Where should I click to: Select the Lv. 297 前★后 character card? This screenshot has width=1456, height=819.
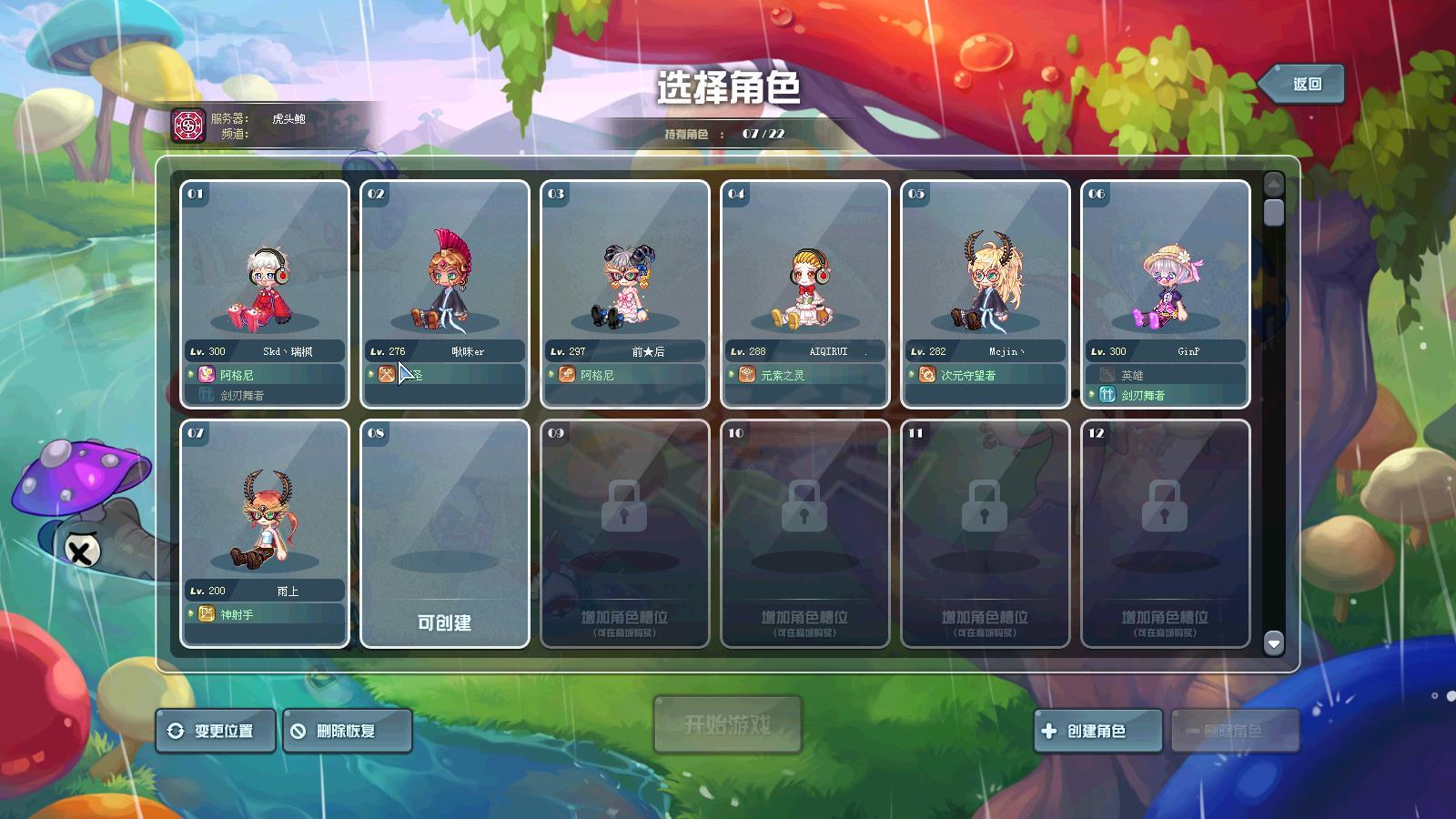pos(625,293)
